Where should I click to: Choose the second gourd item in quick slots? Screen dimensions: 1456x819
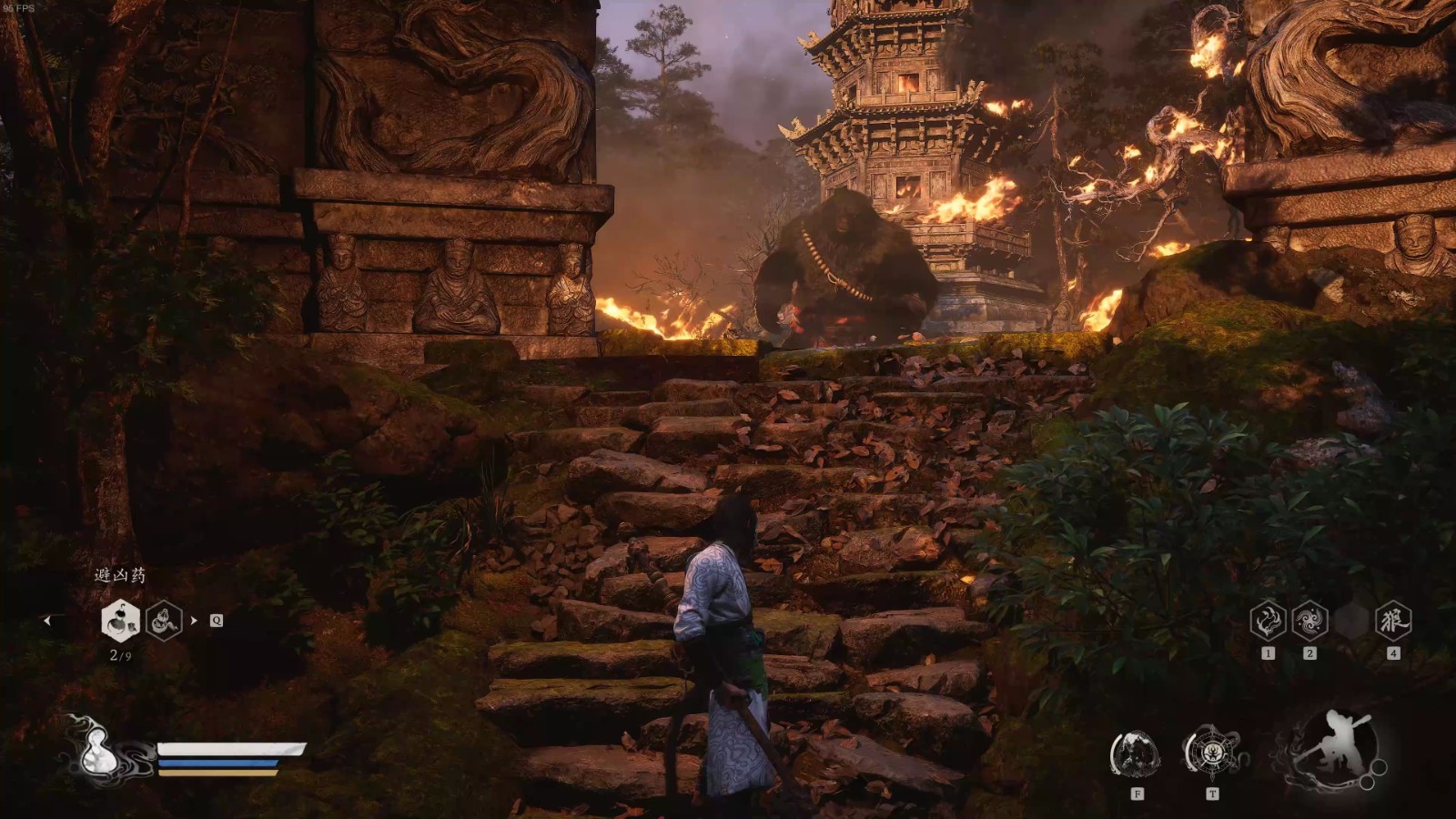tap(165, 621)
